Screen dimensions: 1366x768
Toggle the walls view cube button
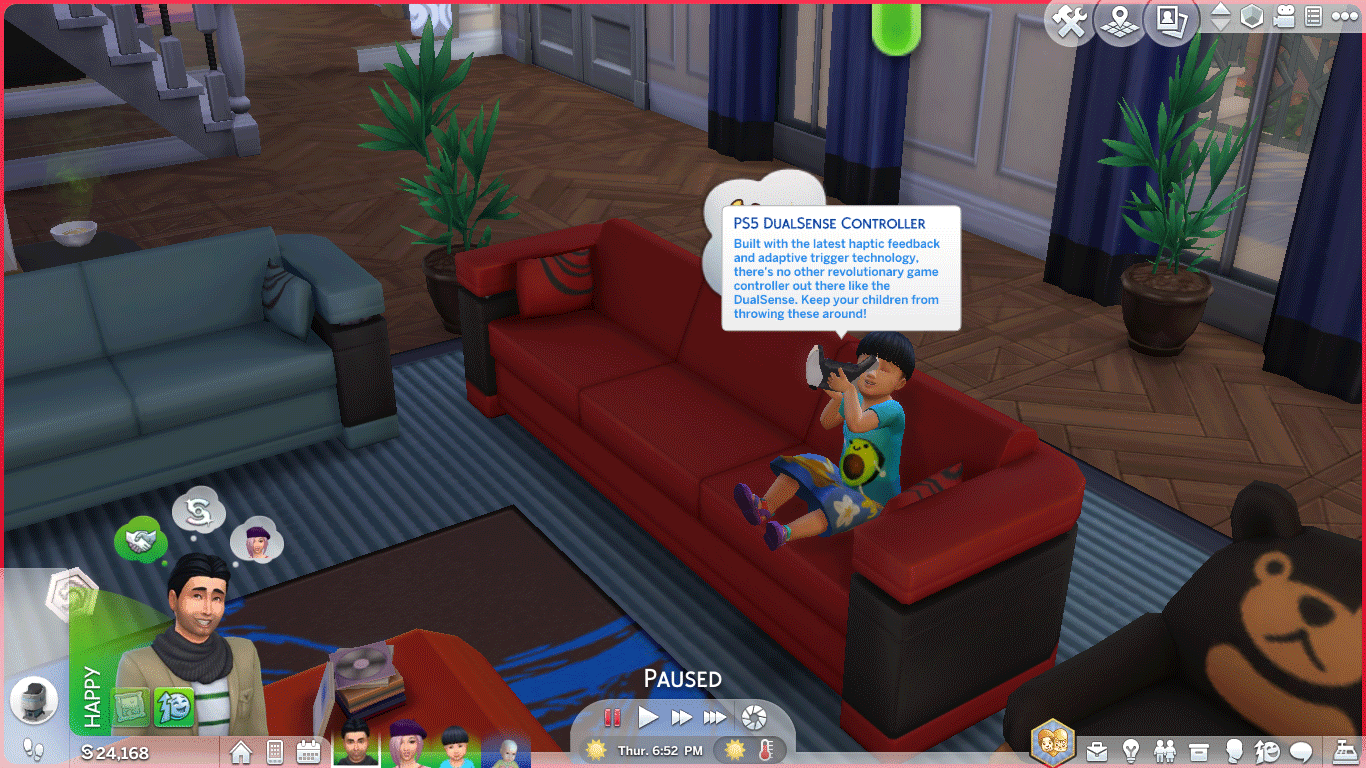click(1251, 18)
